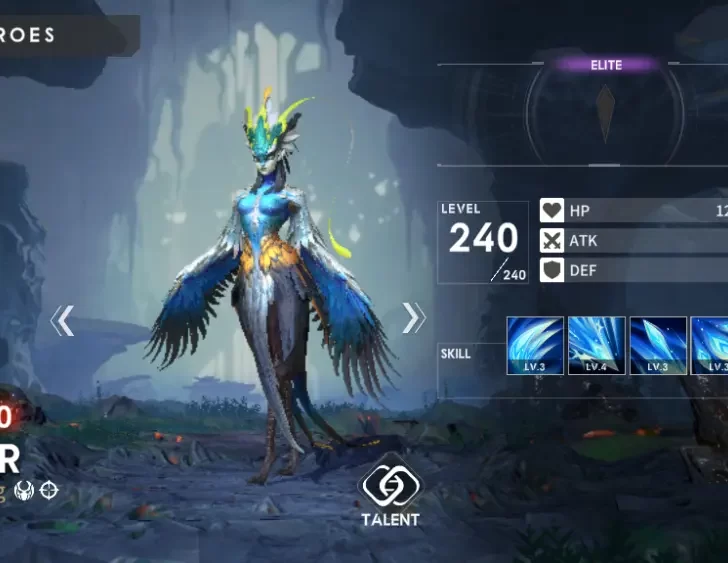
Task: View the hero level 240 panel
Action: point(483,242)
